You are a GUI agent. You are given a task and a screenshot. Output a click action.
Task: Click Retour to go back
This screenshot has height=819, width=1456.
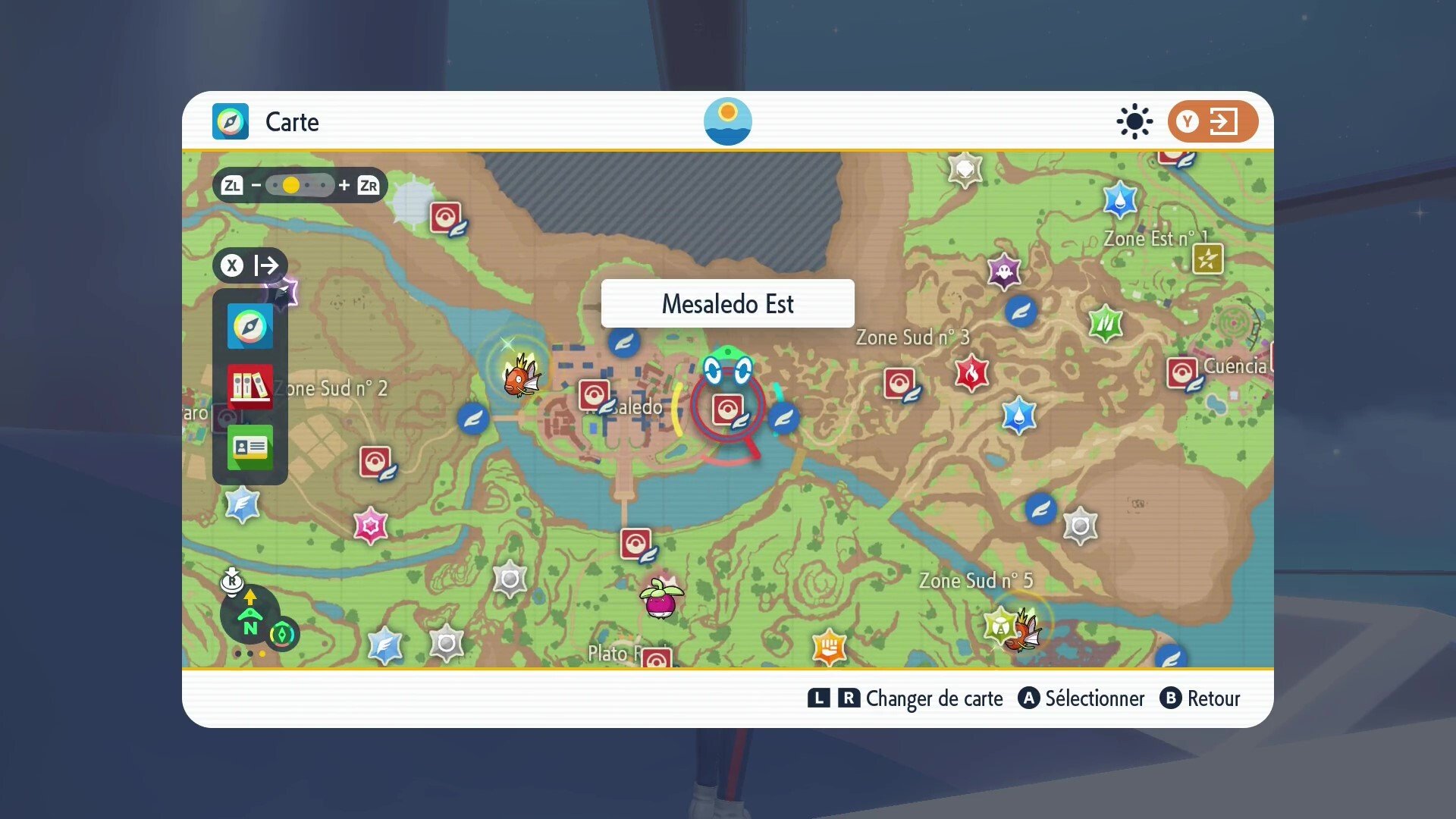[1200, 698]
